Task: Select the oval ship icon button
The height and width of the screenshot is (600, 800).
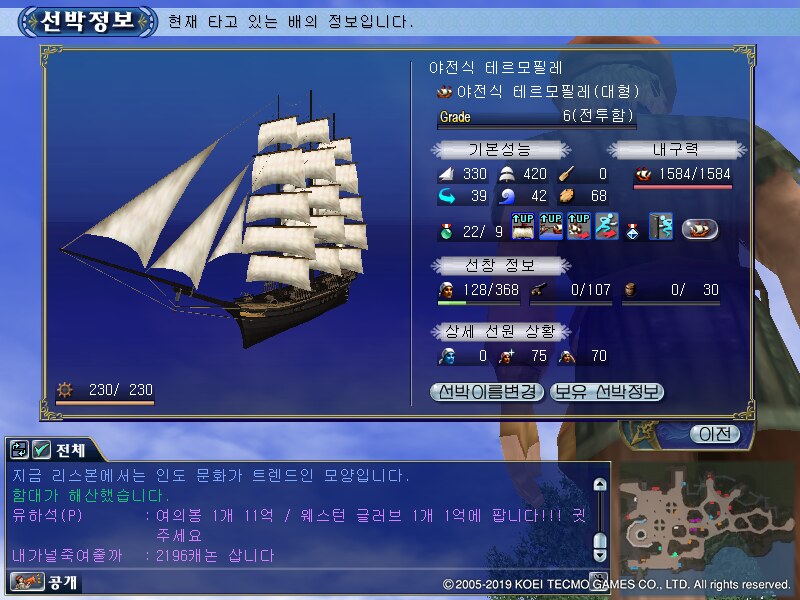Action: pos(700,228)
